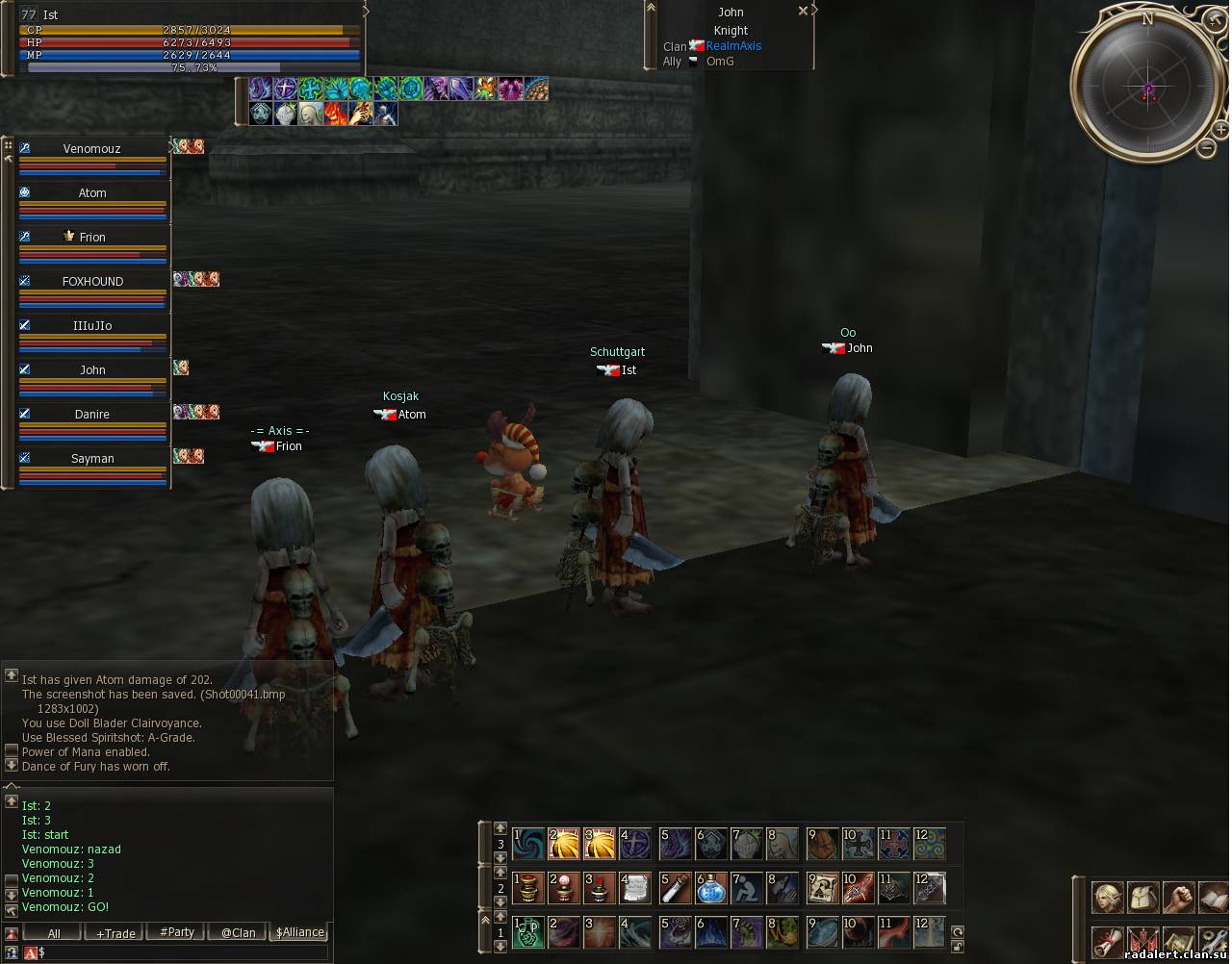The width and height of the screenshot is (1232, 964).
Task: Switch to the +Trade chat tab
Action: point(115,933)
